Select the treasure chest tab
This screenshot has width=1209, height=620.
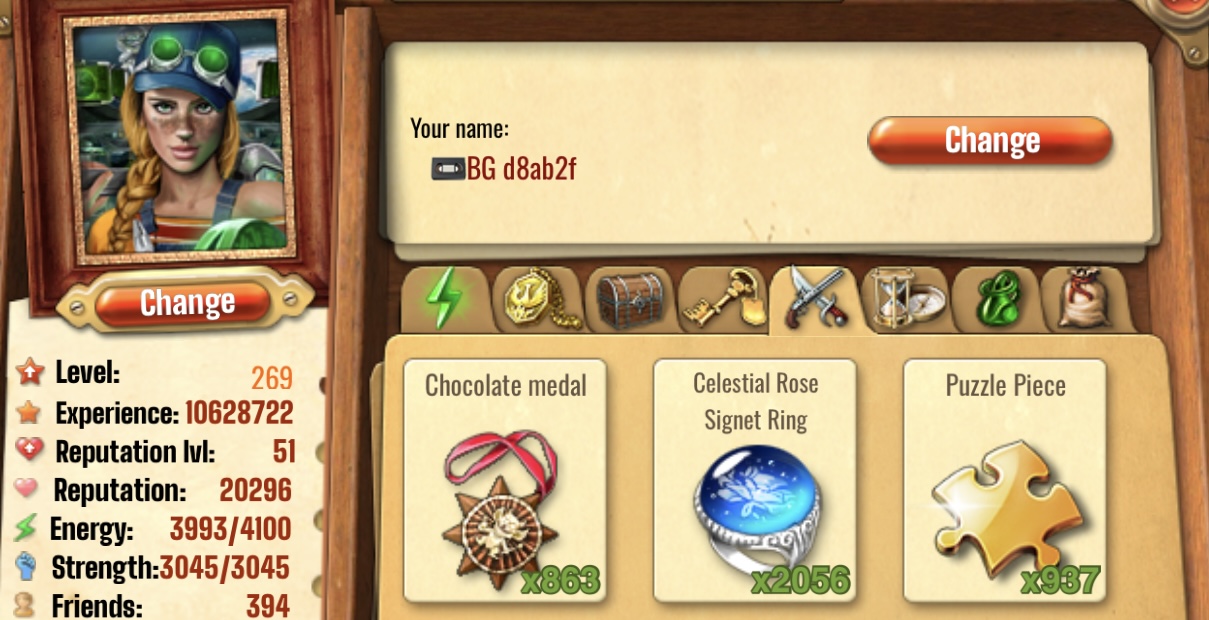pyautogui.click(x=630, y=299)
